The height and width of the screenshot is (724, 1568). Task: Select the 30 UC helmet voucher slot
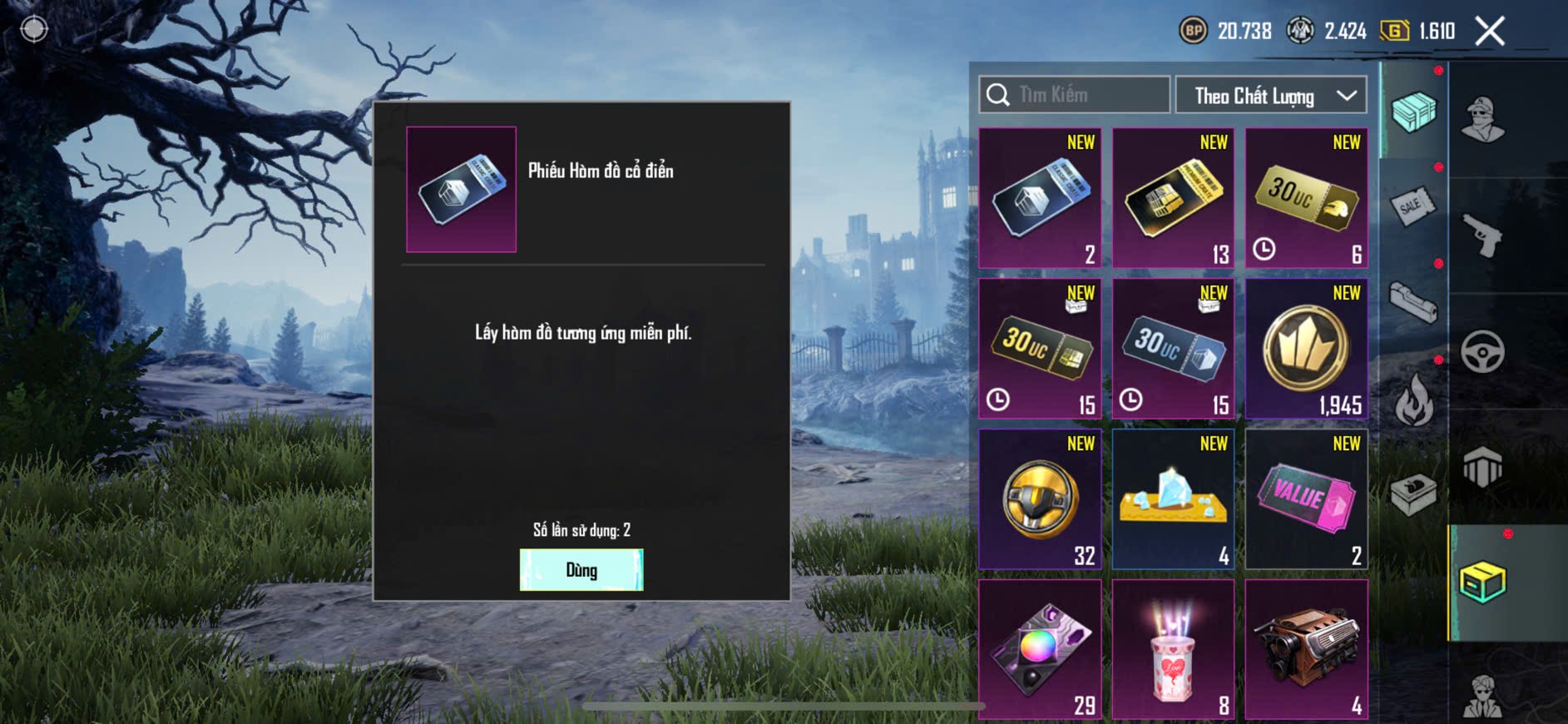coord(1306,198)
